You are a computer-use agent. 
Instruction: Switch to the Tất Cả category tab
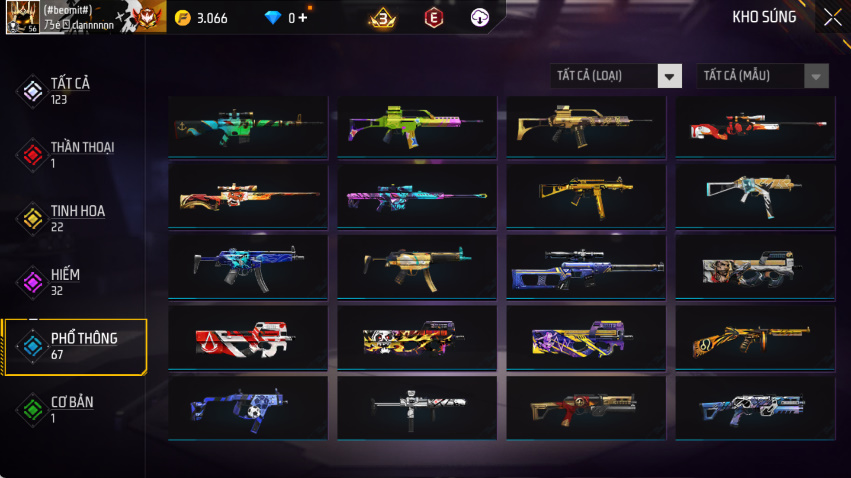click(x=70, y=90)
